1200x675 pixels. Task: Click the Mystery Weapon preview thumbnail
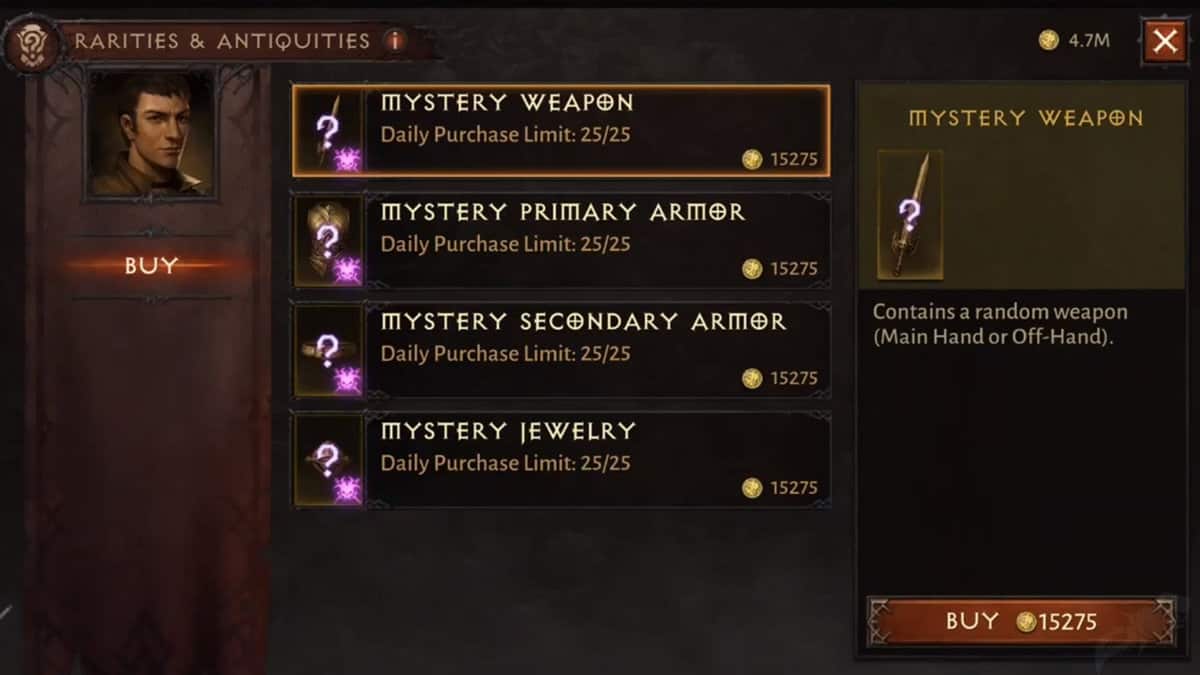point(909,214)
